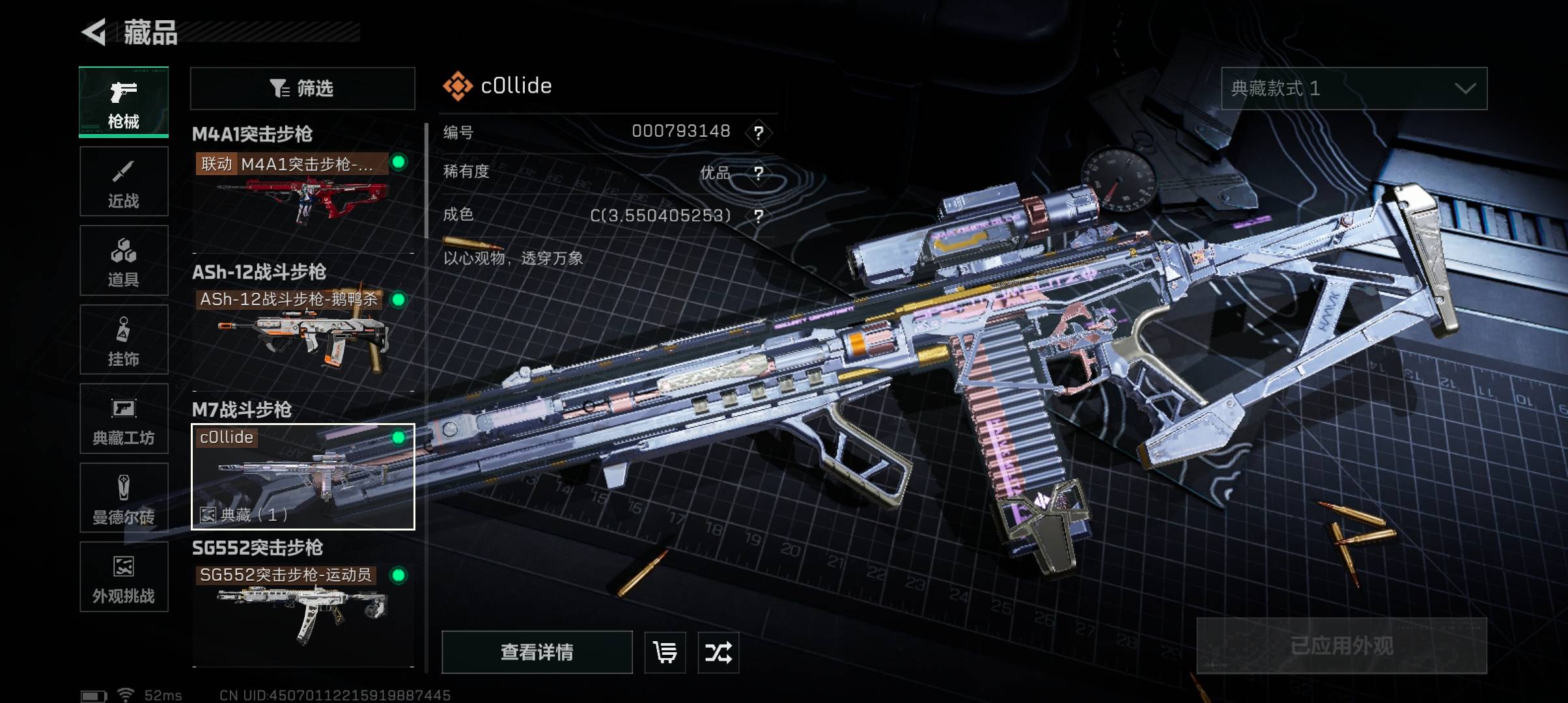Show rarity help next to 稀有度
The image size is (1568, 703).
point(759,173)
